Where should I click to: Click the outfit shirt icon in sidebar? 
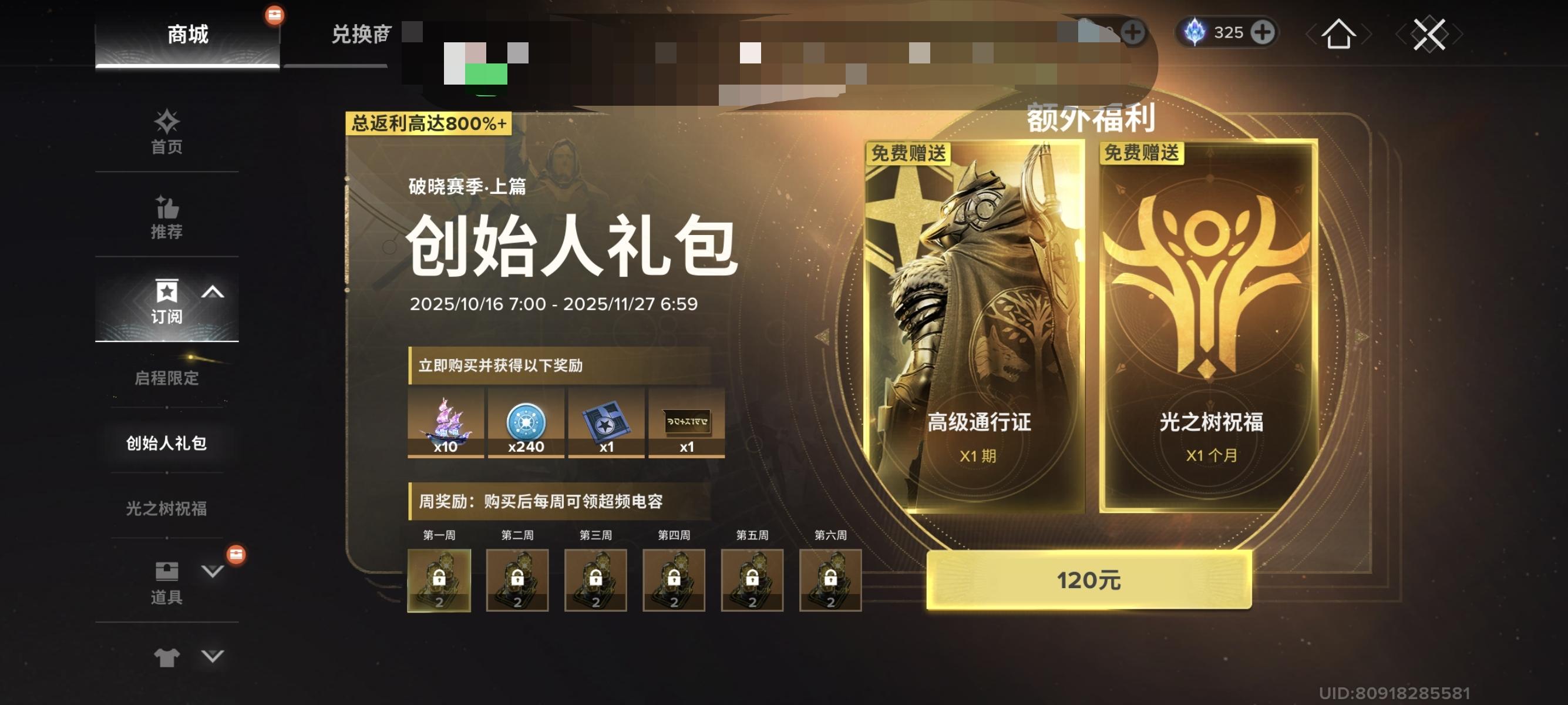coord(168,656)
